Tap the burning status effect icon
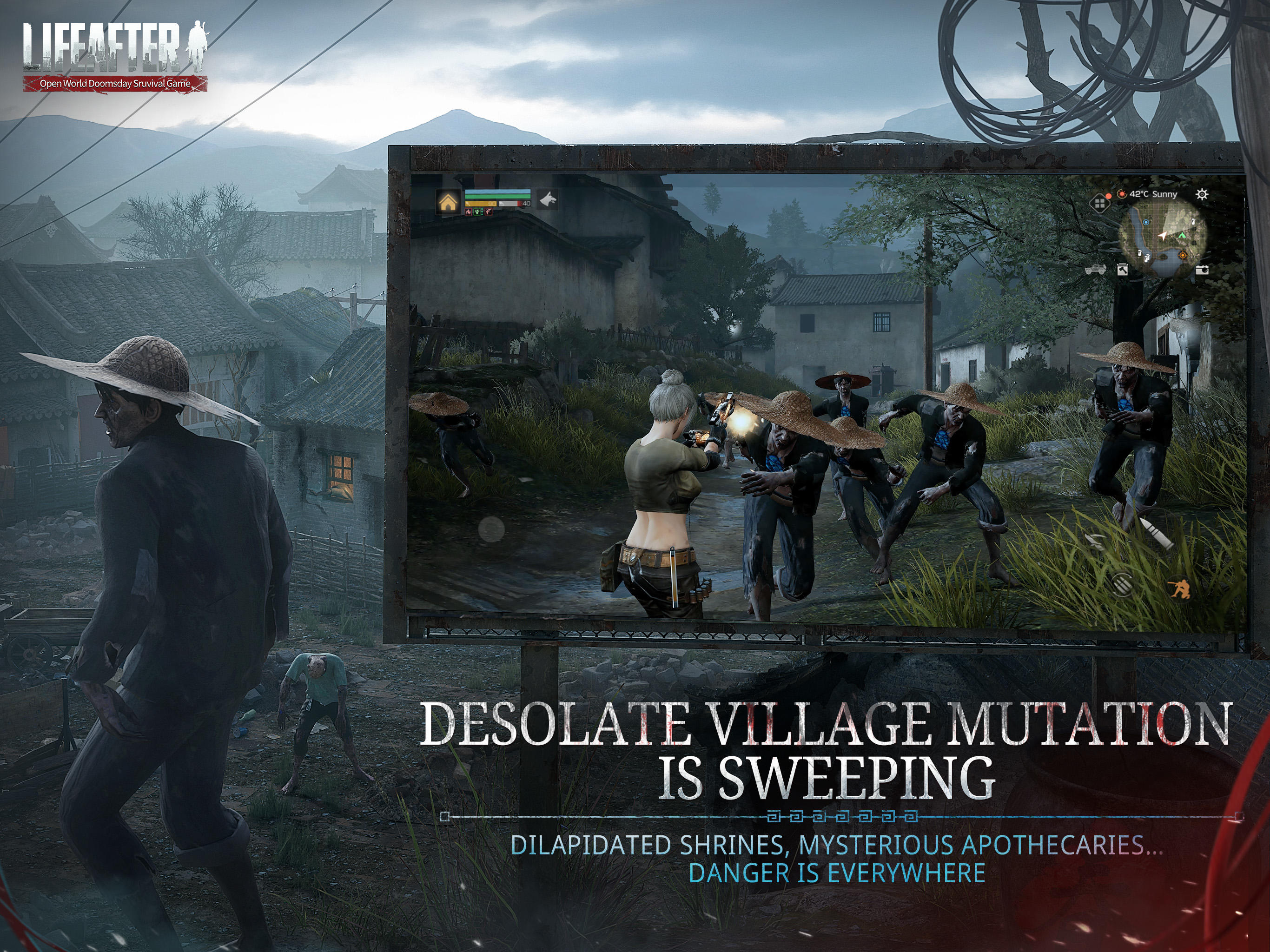1270x952 pixels. (x=469, y=212)
